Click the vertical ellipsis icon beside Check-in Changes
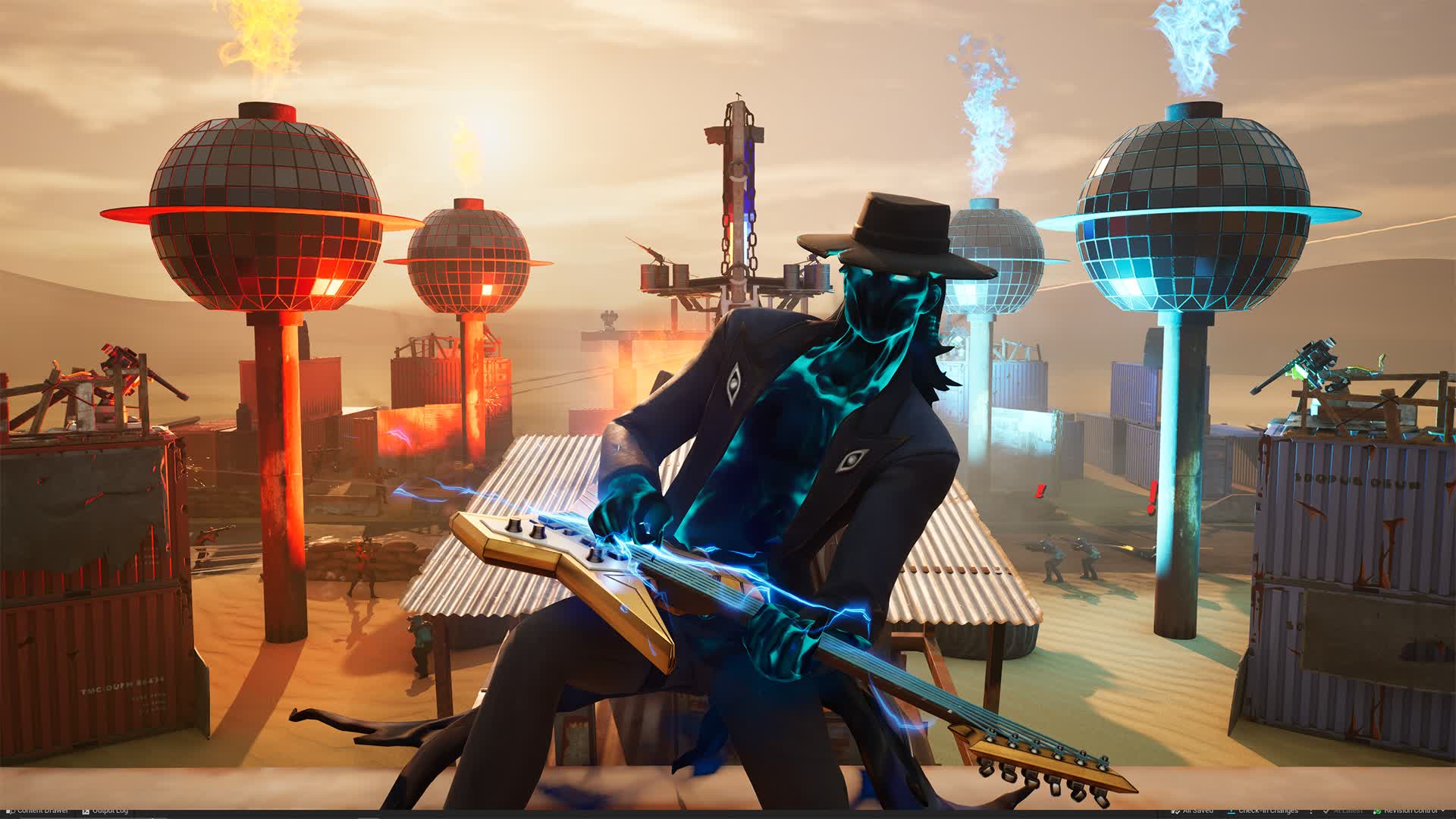 1311,811
